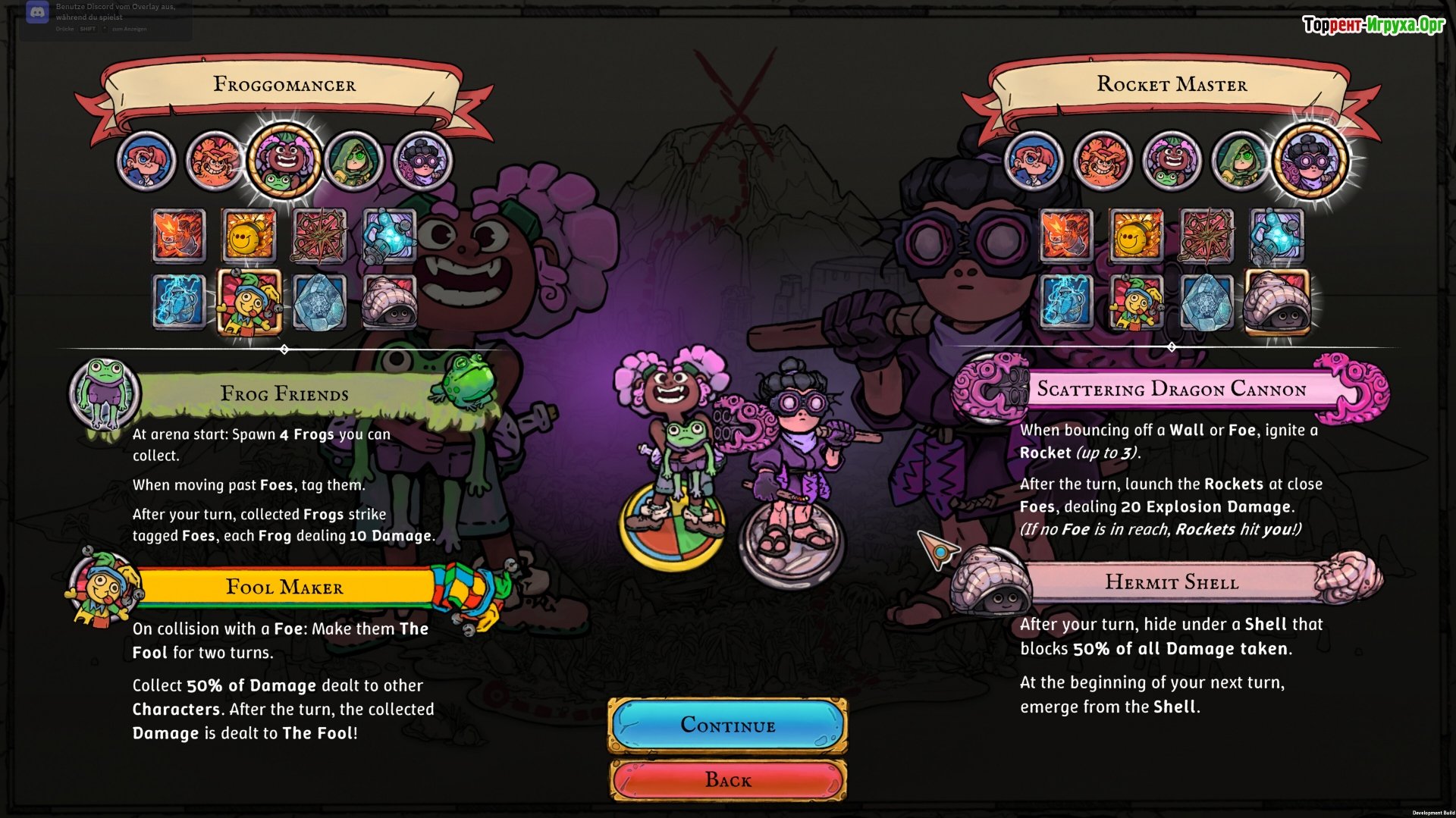Select Fool Maker jester icon under Froggomancer
Screen dimensions: 1456x818
tap(249, 302)
